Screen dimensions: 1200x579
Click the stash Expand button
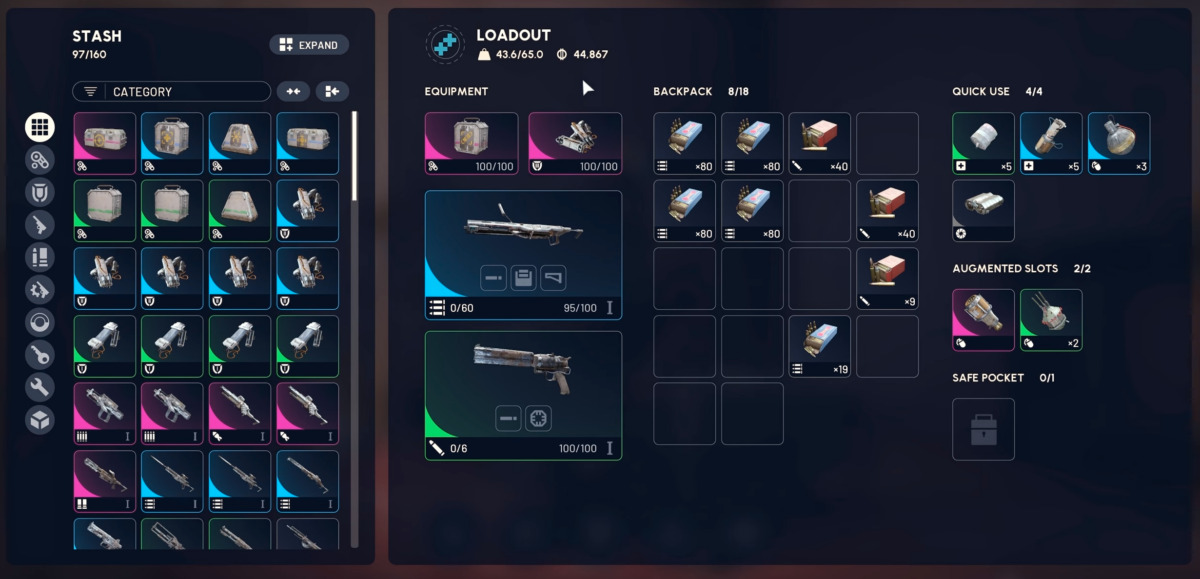click(309, 45)
